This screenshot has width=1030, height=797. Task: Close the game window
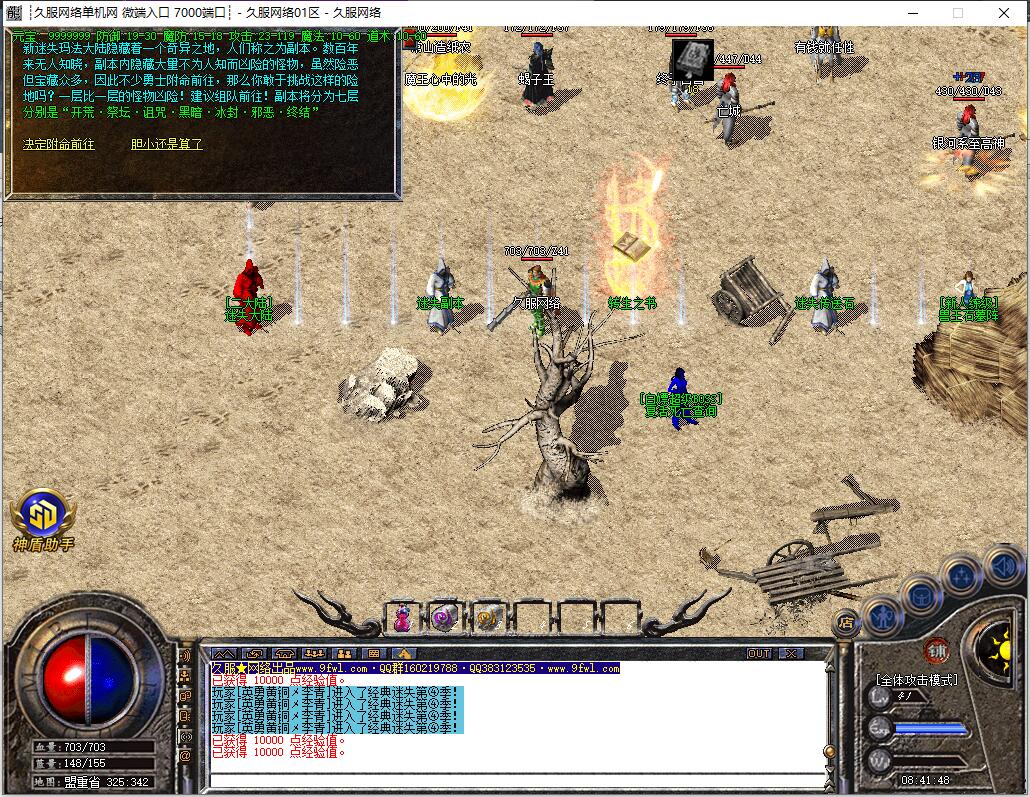click(x=1003, y=13)
